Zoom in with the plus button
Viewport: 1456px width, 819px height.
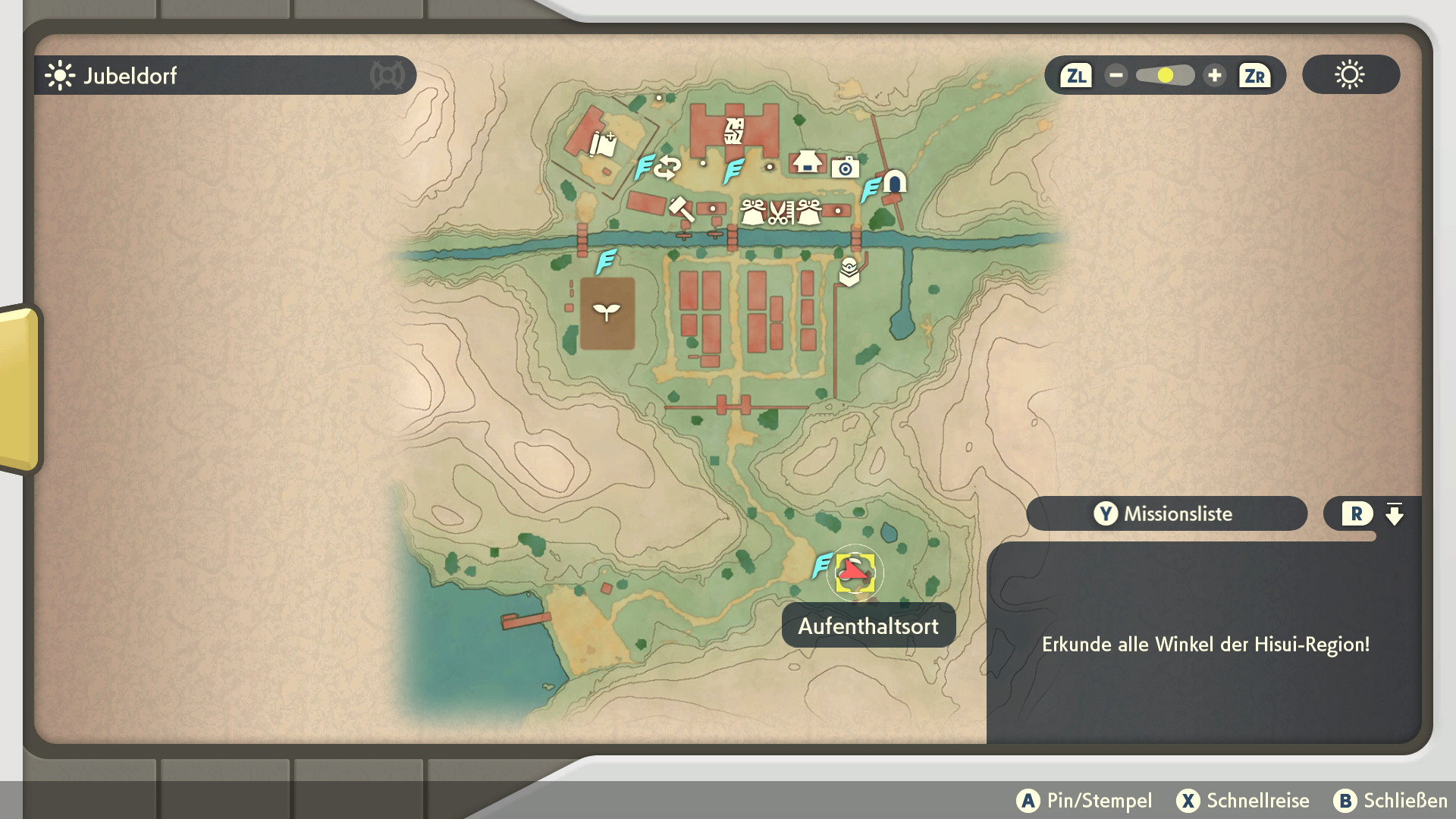(x=1215, y=75)
